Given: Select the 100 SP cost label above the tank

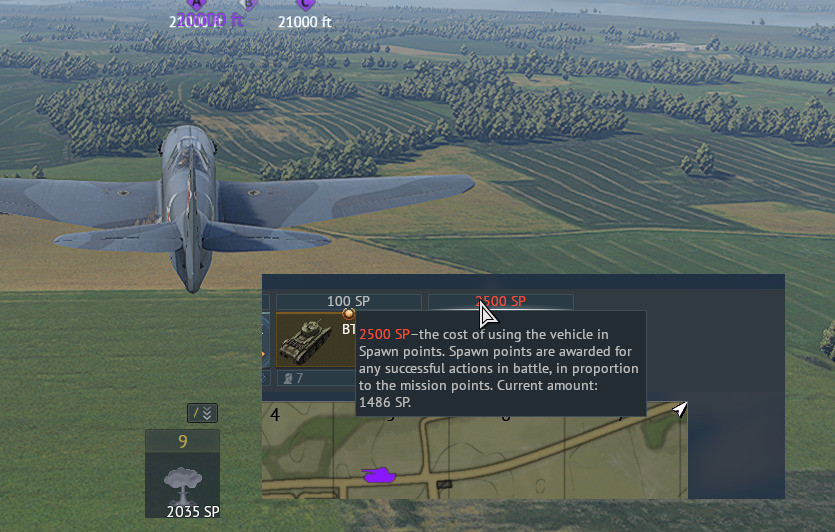Looking at the screenshot, I should 348,301.
